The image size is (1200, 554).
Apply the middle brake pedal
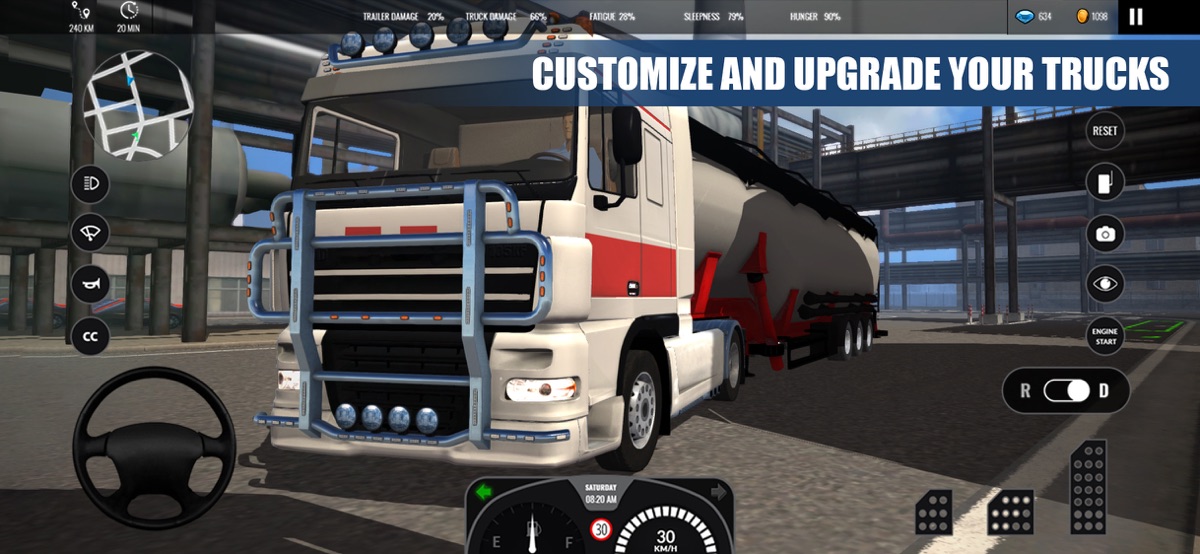pos(1010,512)
